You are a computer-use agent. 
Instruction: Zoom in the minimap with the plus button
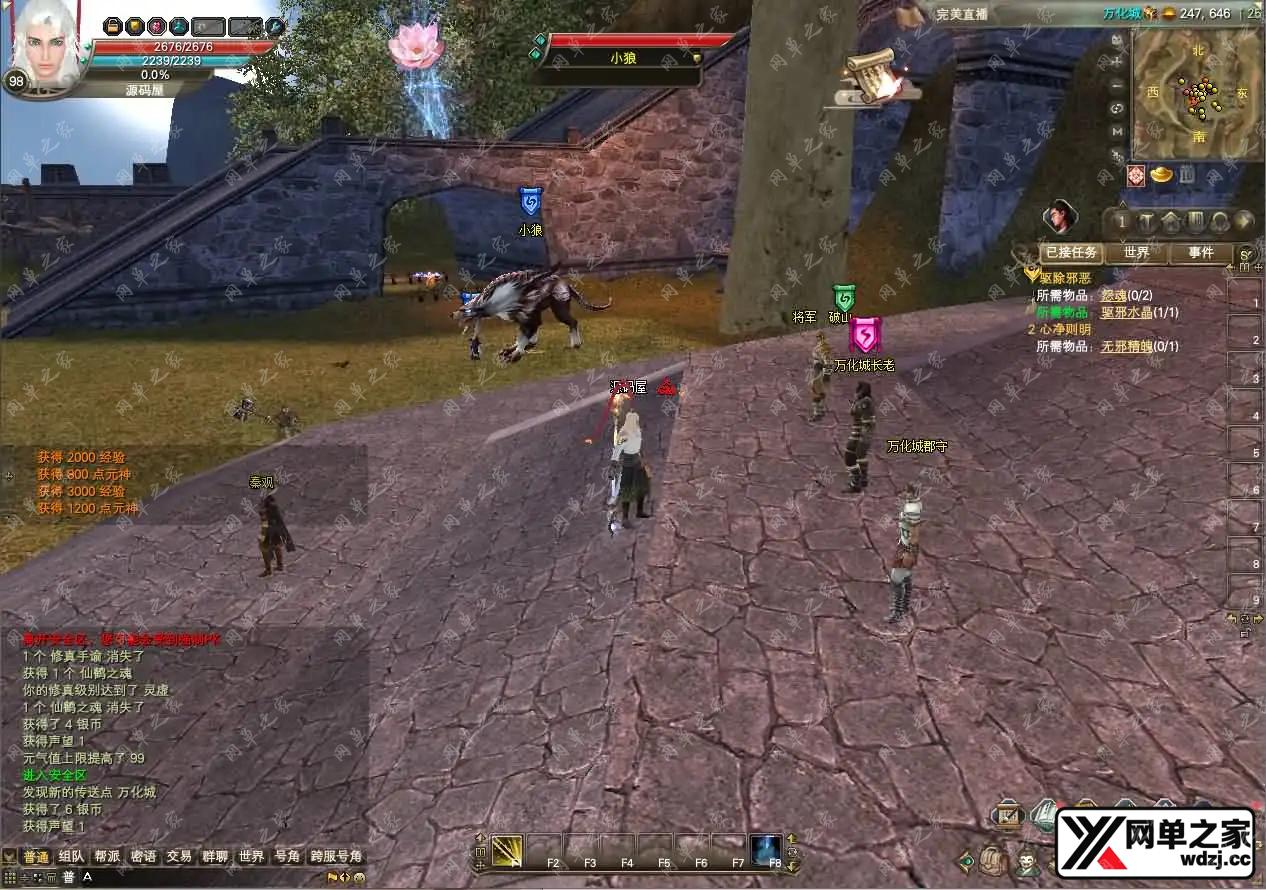1117,60
